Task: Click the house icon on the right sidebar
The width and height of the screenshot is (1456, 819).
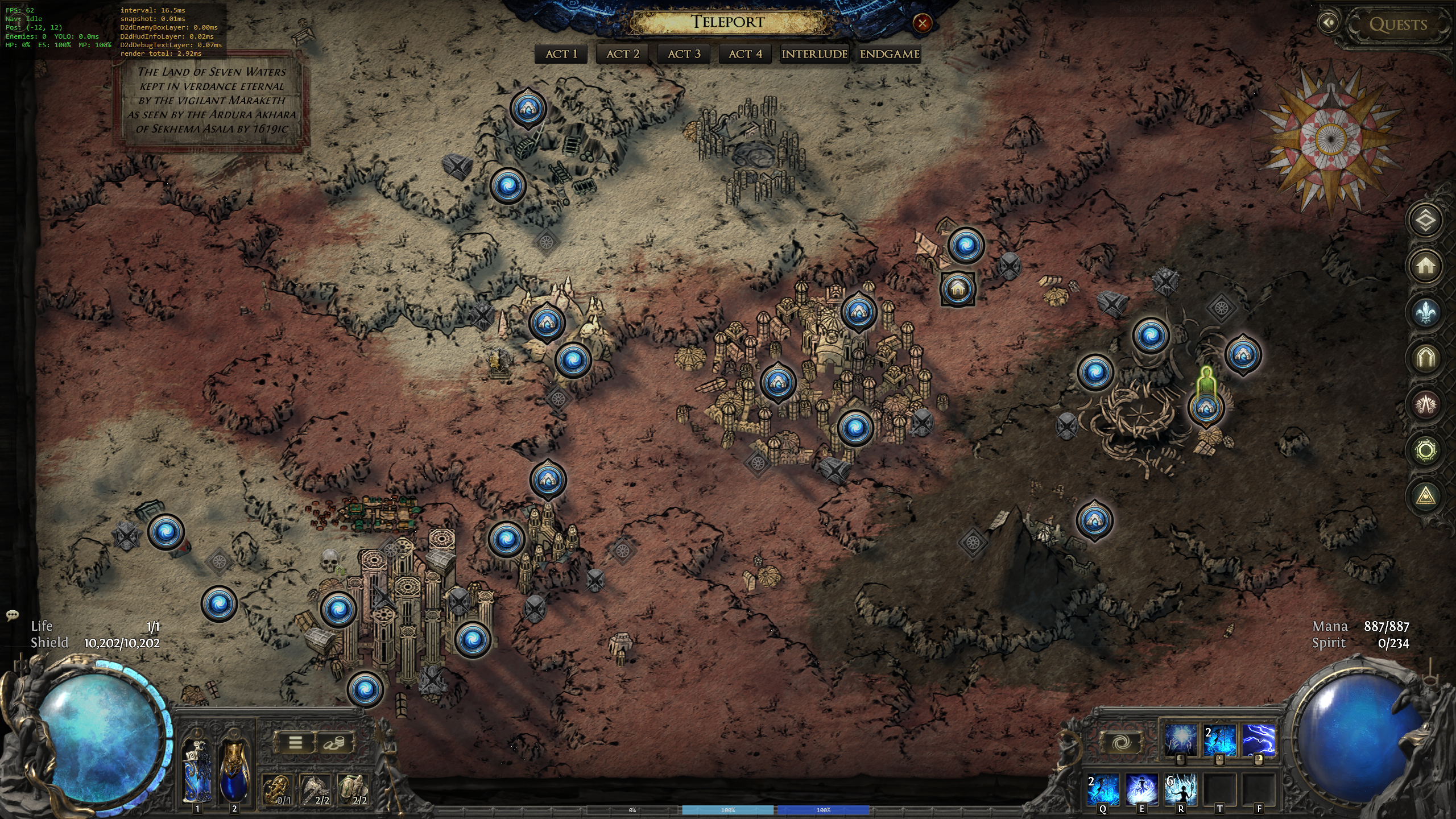Action: pyautogui.click(x=1425, y=266)
